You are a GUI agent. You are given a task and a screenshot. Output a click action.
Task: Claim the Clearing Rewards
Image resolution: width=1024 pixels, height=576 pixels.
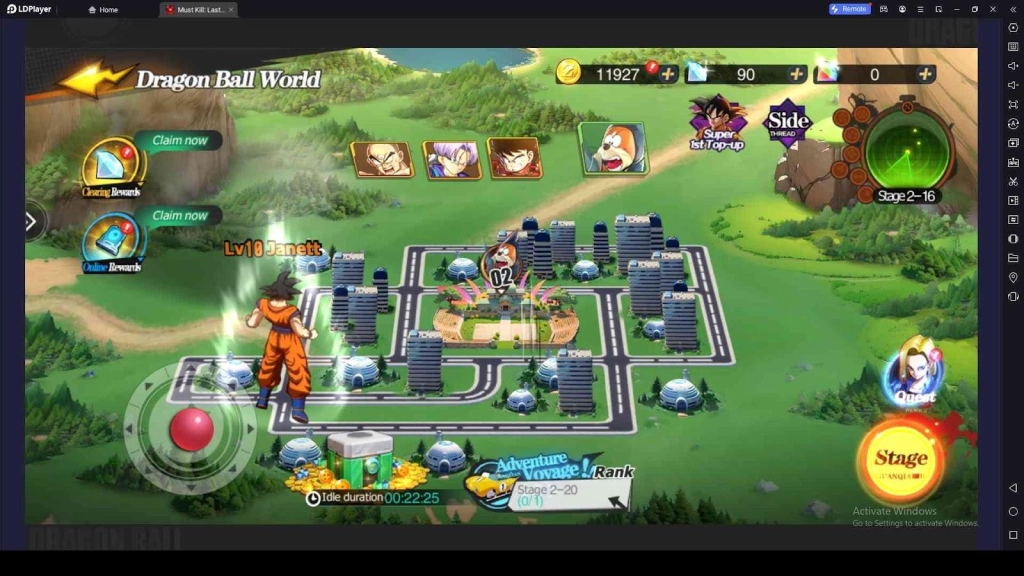click(x=112, y=165)
